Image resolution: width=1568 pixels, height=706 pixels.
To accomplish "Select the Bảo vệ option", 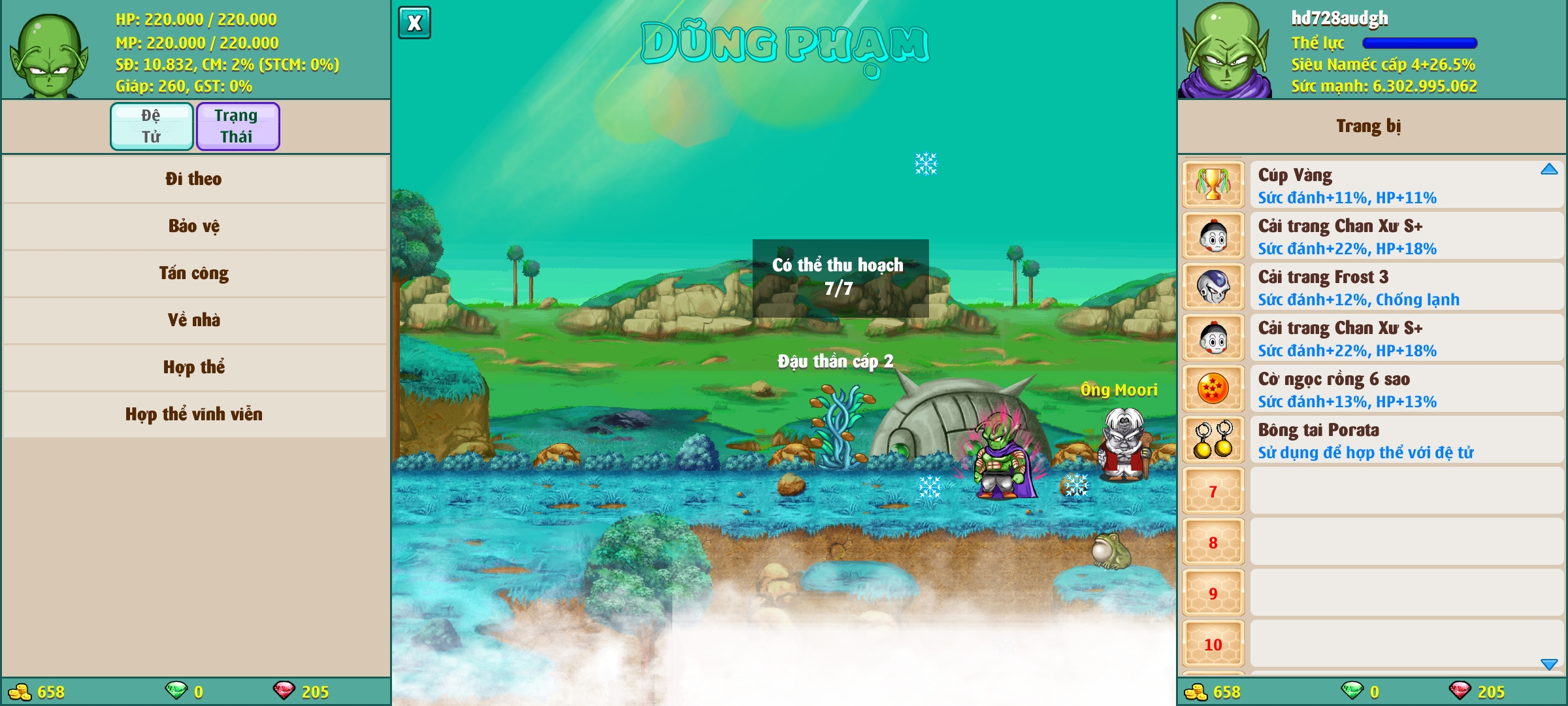I will click(194, 226).
